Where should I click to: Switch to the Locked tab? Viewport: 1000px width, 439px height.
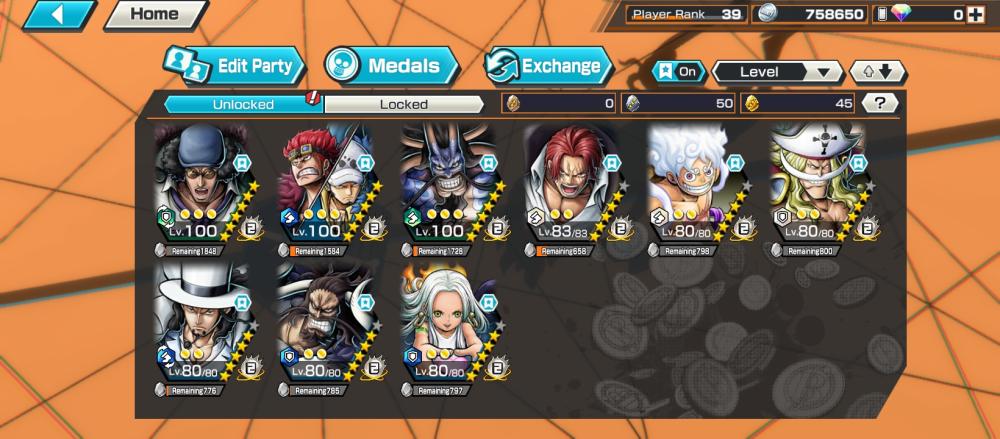[x=403, y=104]
